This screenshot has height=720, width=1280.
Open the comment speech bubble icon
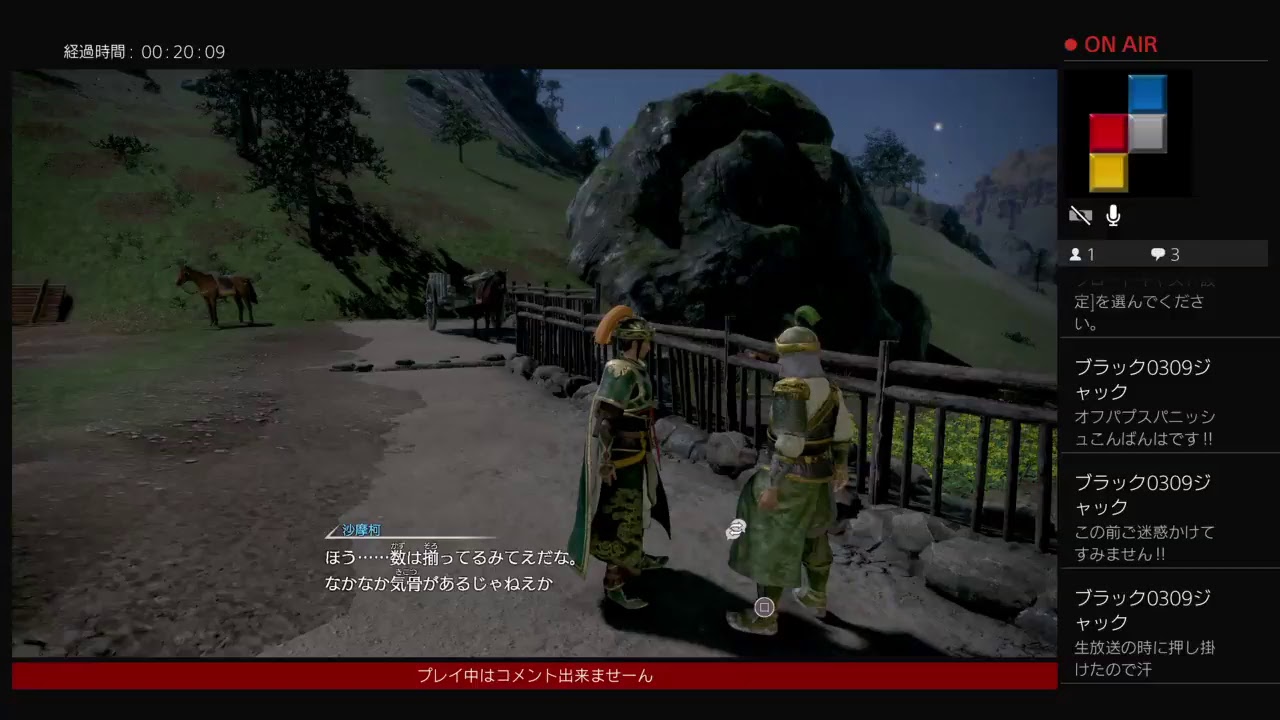point(1157,254)
